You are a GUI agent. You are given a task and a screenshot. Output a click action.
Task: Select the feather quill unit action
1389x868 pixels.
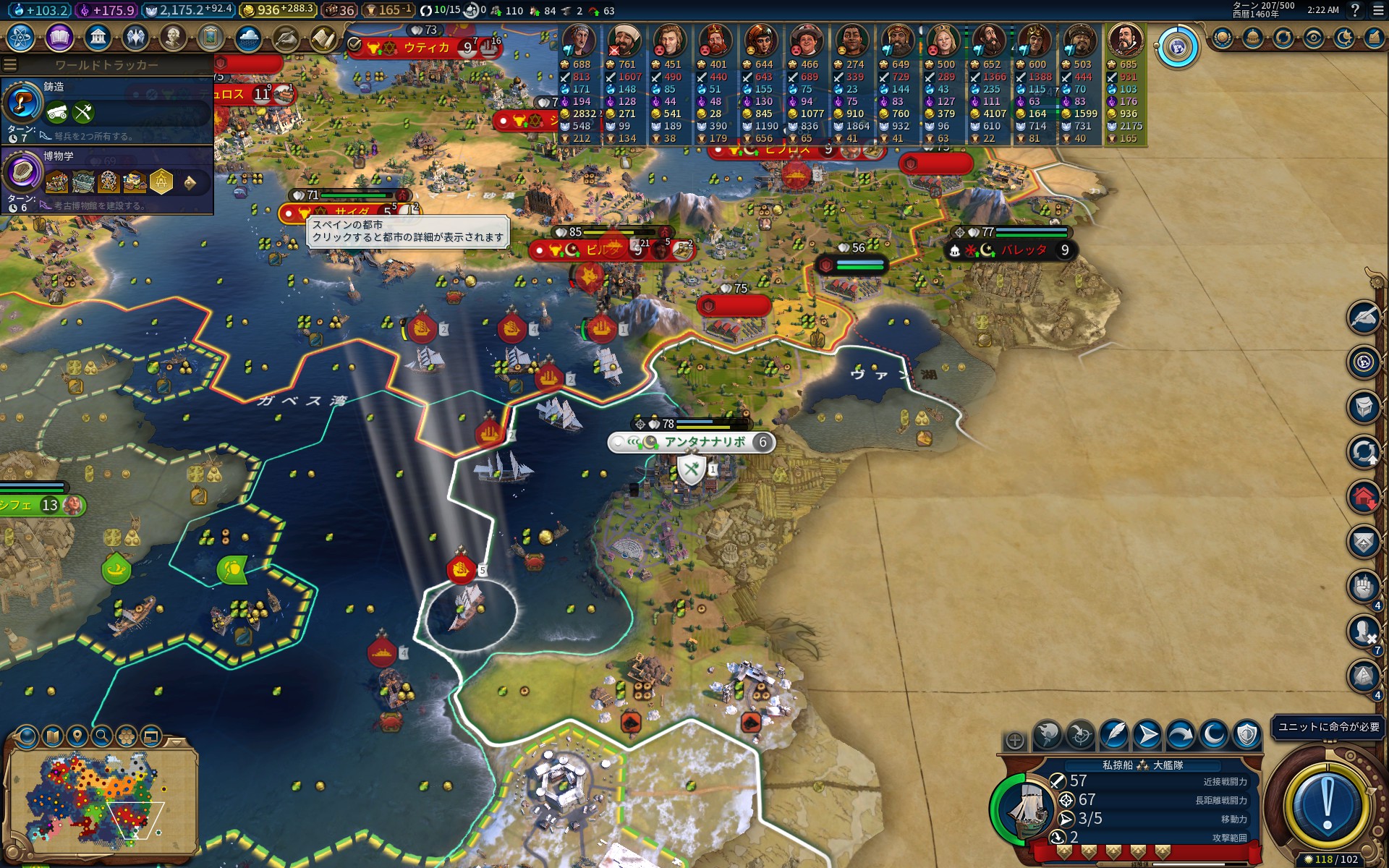1114,736
